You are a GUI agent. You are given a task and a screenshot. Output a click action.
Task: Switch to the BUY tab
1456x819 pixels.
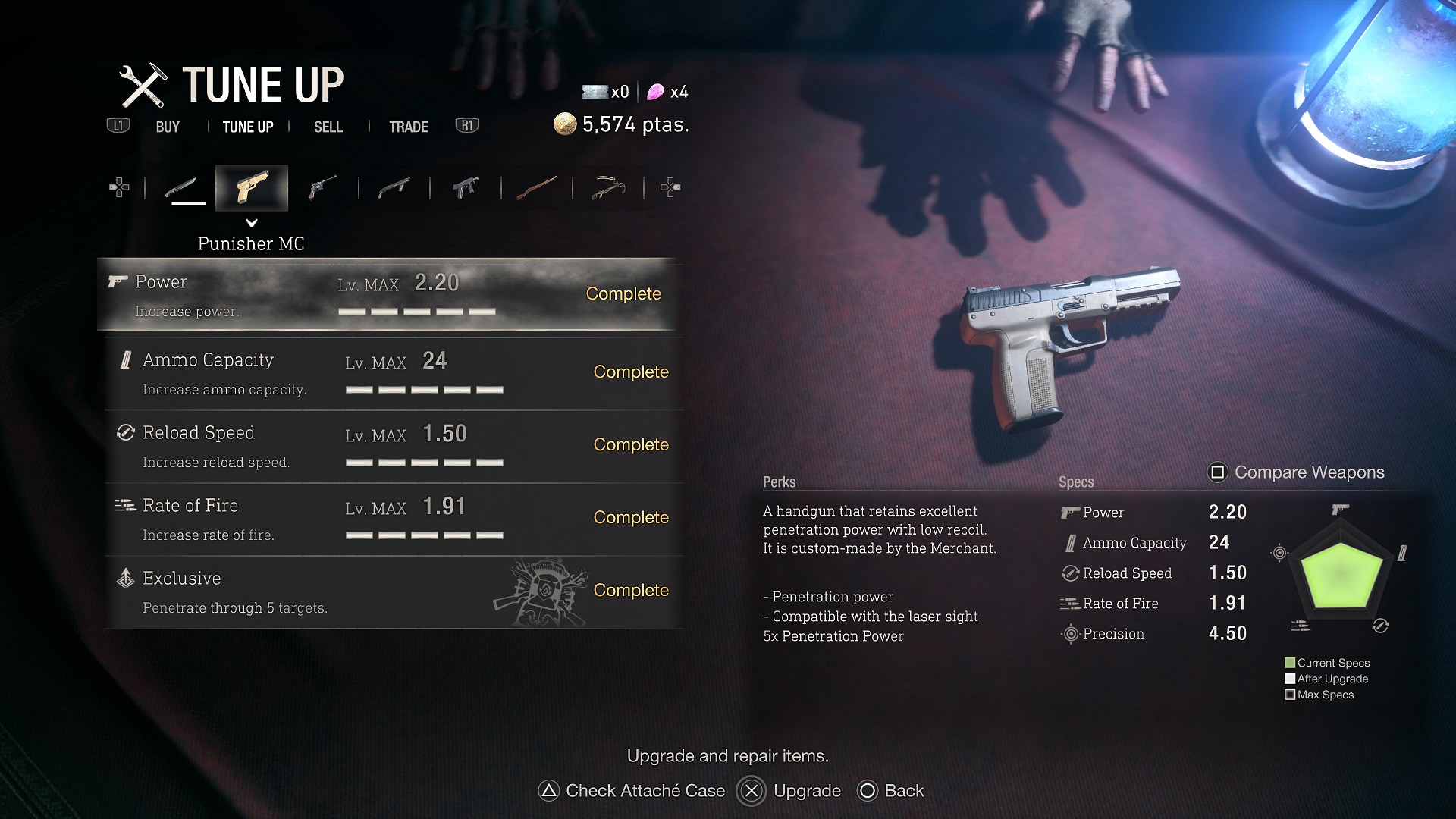tap(168, 127)
